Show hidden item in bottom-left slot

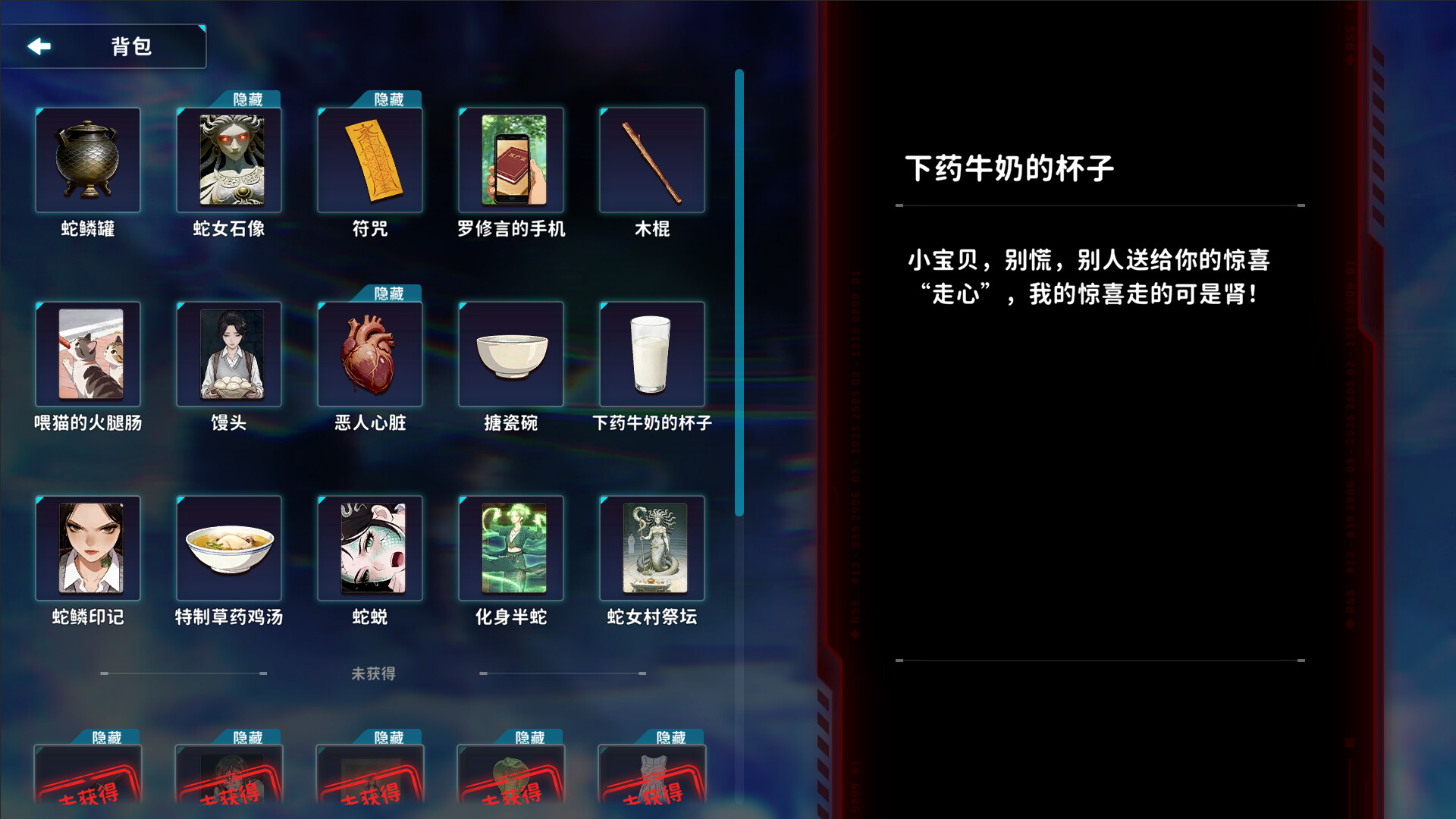(87, 781)
